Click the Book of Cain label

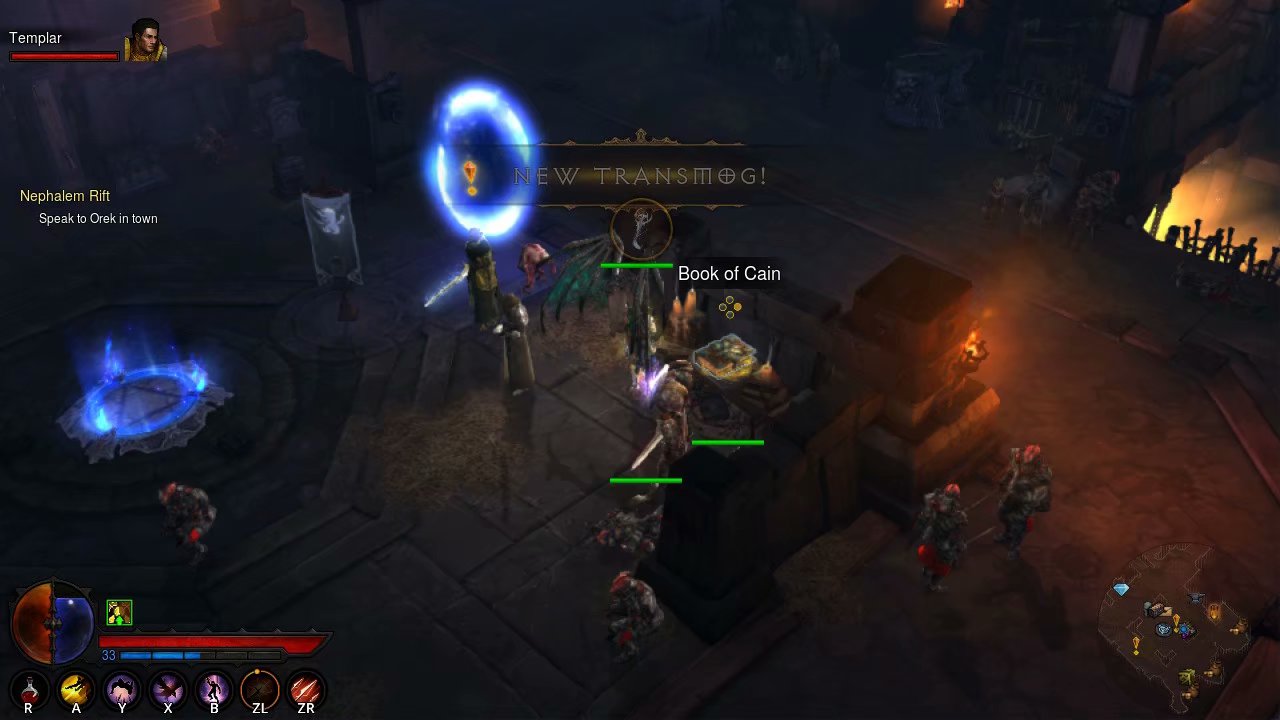pos(729,273)
